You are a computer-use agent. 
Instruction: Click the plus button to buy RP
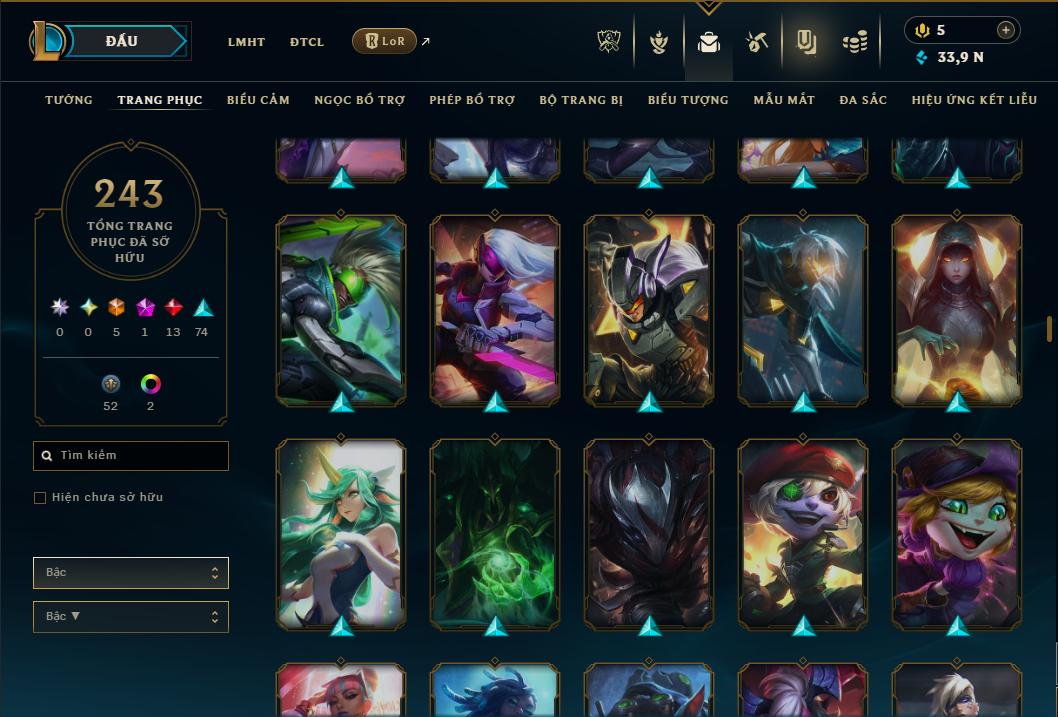1006,30
